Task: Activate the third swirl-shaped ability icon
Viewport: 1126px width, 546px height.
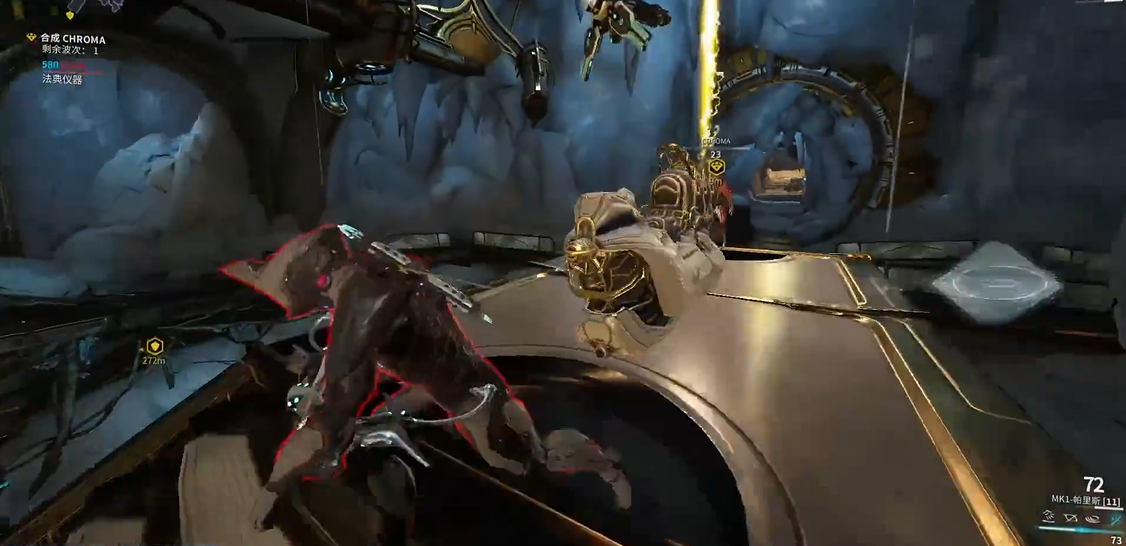Action: pos(1093,518)
